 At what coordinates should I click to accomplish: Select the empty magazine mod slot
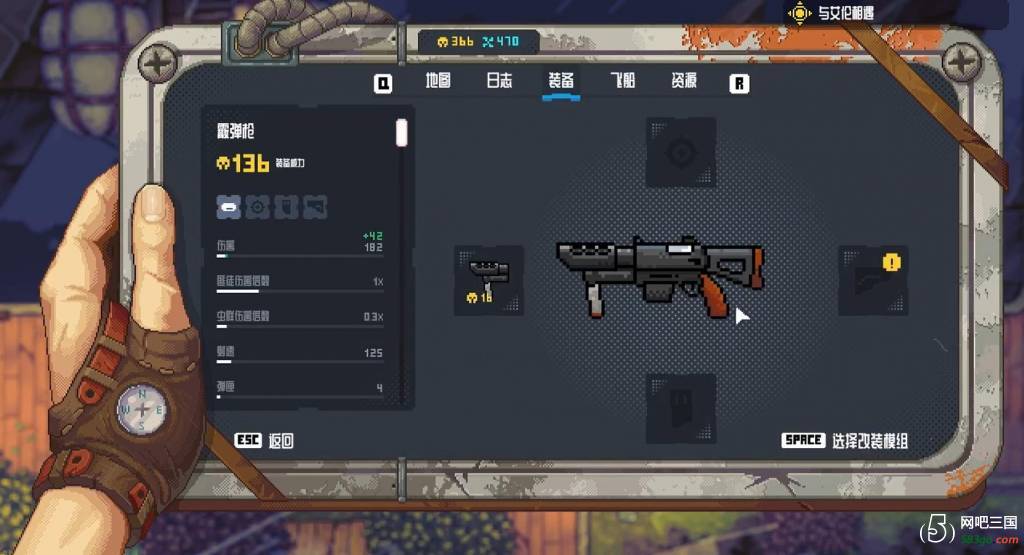pos(680,408)
